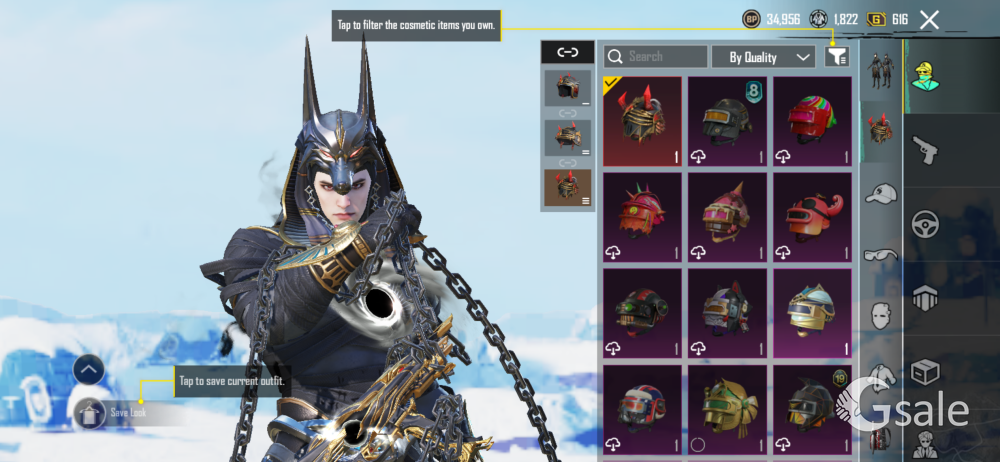Collapse panel with the up arrow button
The image size is (1000, 462).
pos(89,371)
